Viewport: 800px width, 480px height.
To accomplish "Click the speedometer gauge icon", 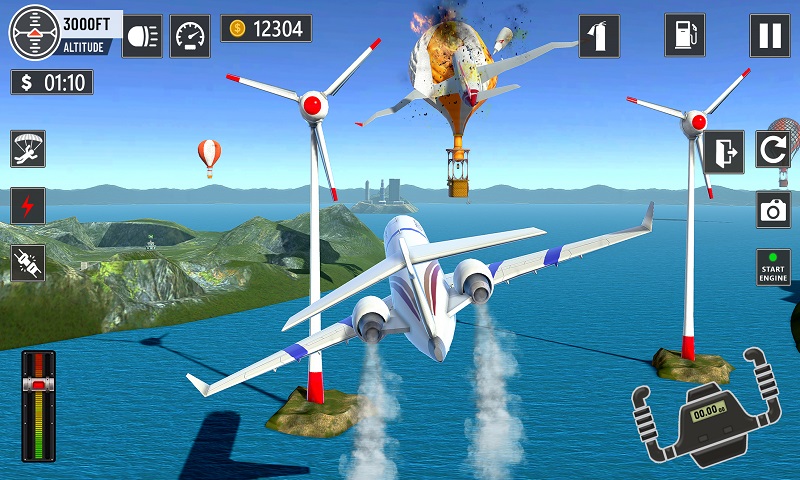I will point(190,36).
